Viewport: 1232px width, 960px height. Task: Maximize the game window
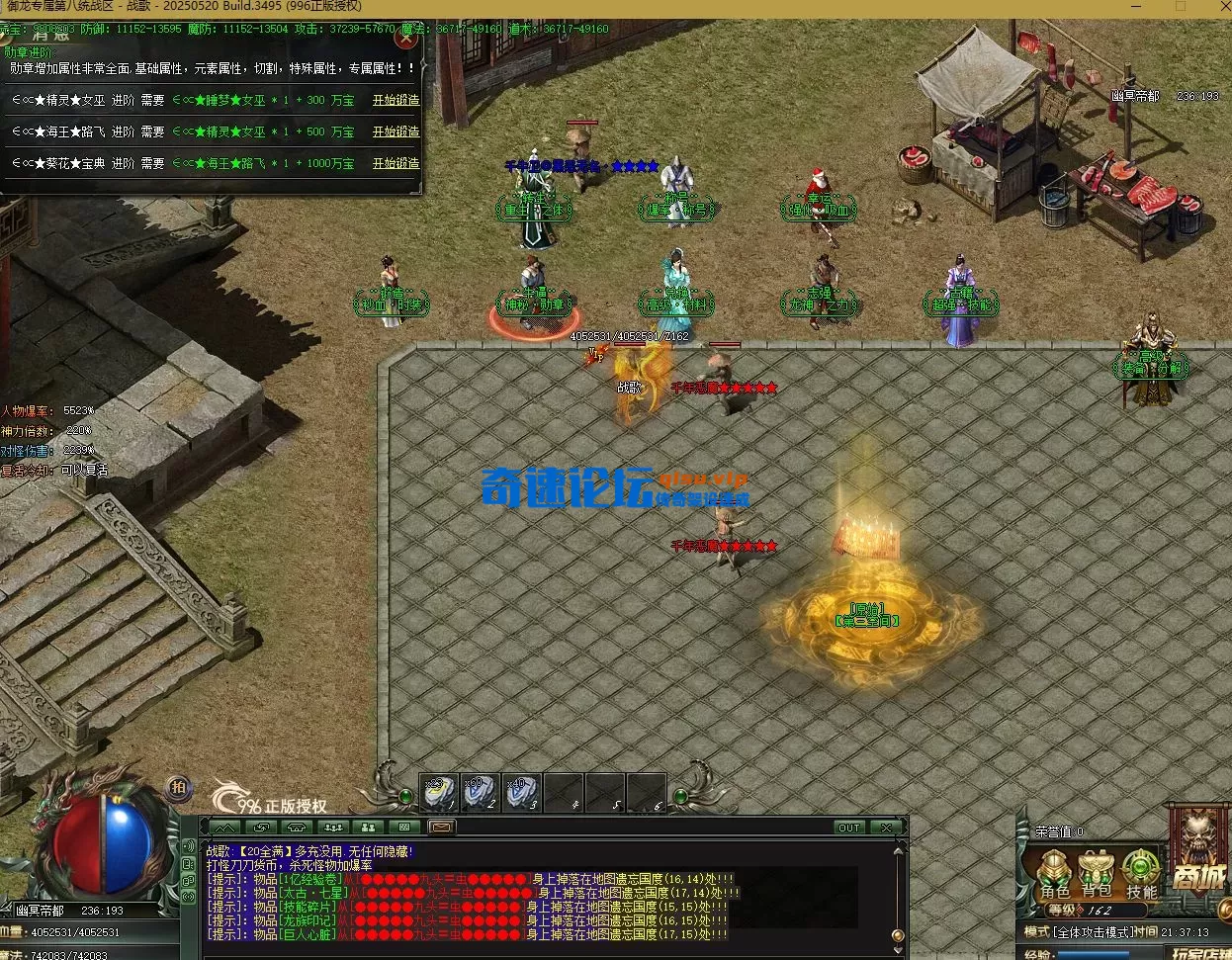1180,6
